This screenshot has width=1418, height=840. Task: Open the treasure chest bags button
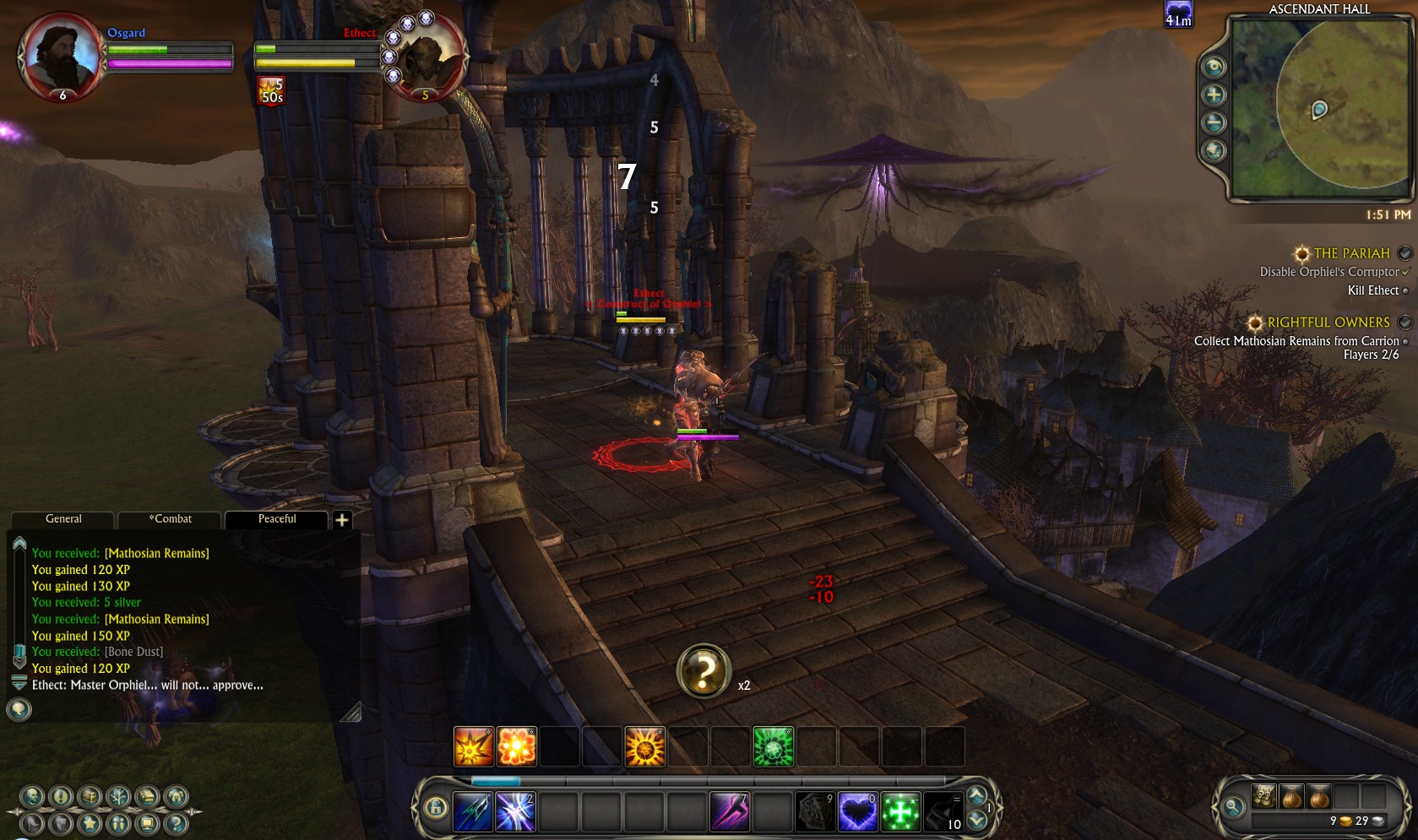tap(90, 796)
